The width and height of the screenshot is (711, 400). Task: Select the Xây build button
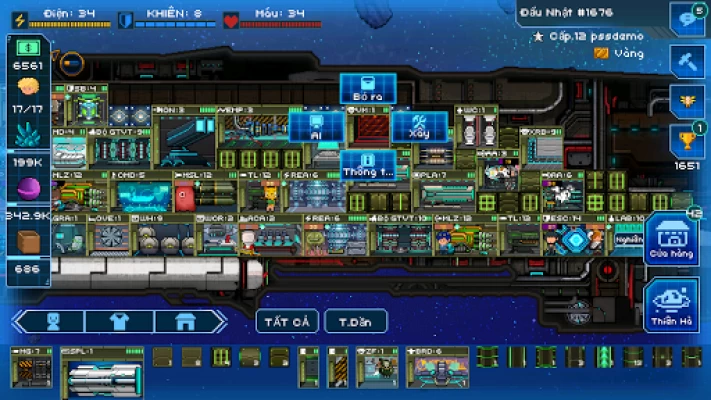[x=419, y=126]
